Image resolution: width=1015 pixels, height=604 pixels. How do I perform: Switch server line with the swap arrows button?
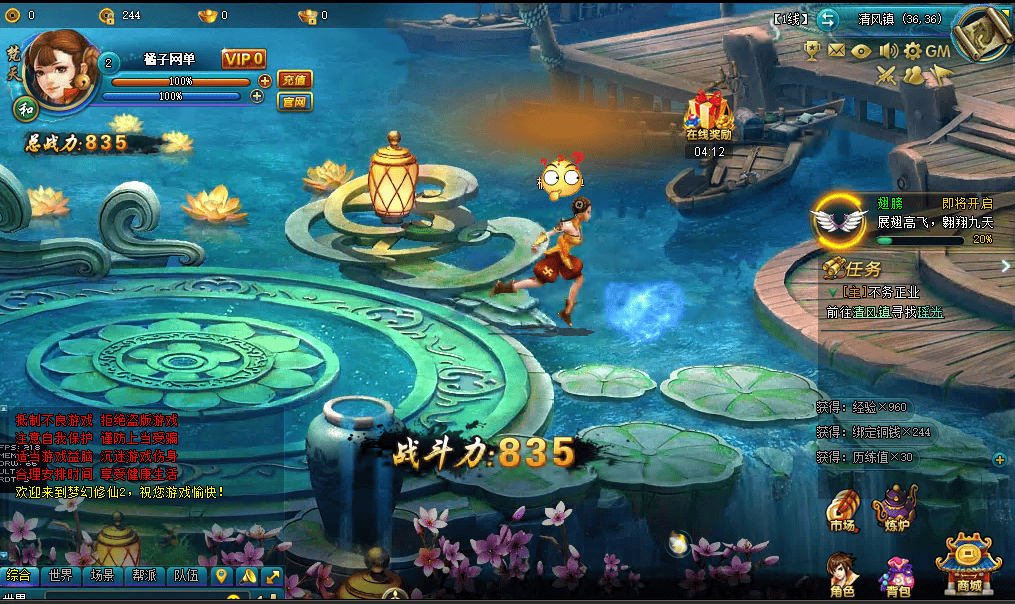[827, 19]
